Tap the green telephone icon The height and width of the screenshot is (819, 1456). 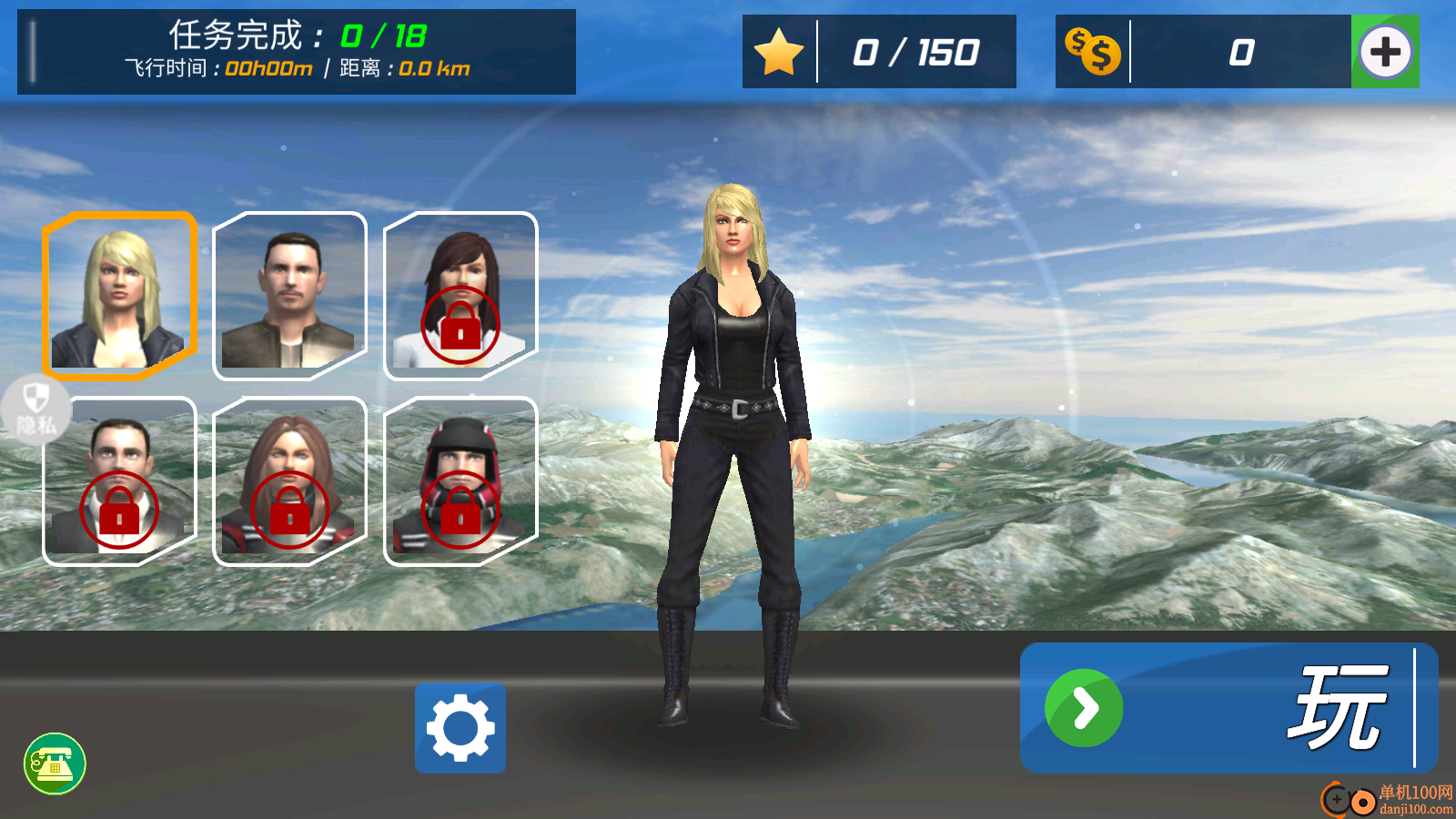tap(55, 763)
